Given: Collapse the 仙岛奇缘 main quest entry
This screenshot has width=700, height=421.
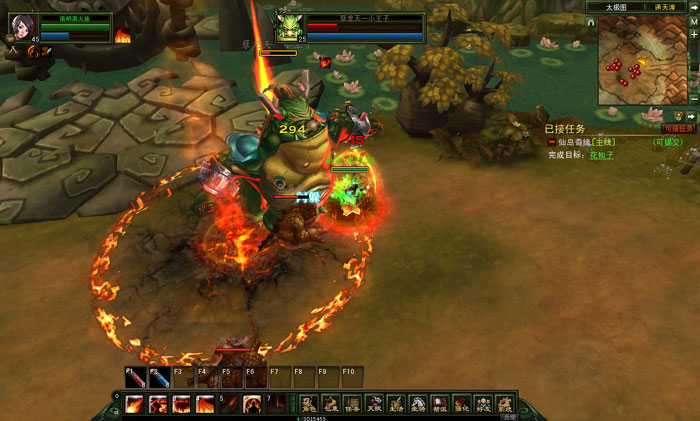Looking at the screenshot, I should pos(551,142).
